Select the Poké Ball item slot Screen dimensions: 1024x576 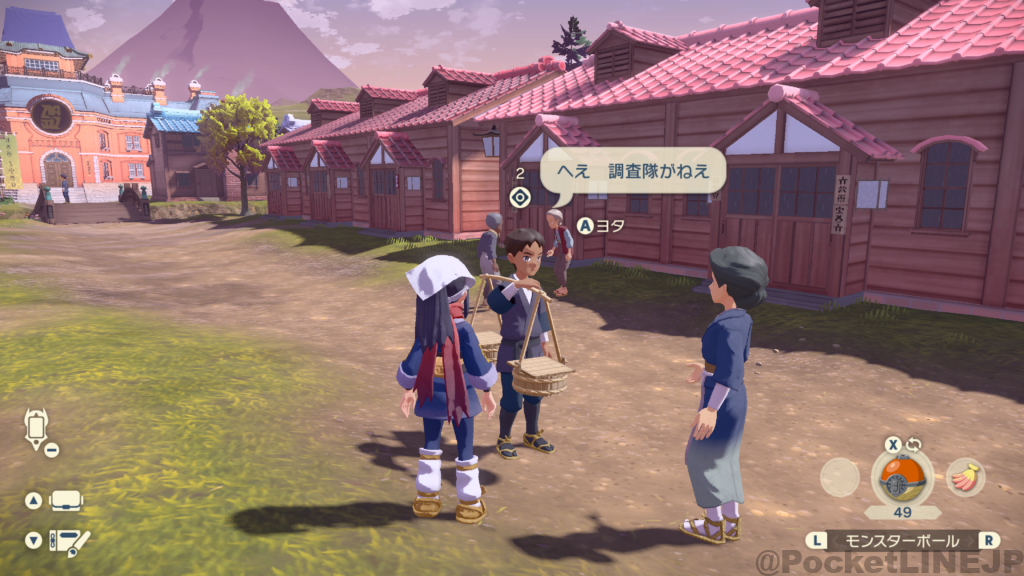click(x=902, y=478)
